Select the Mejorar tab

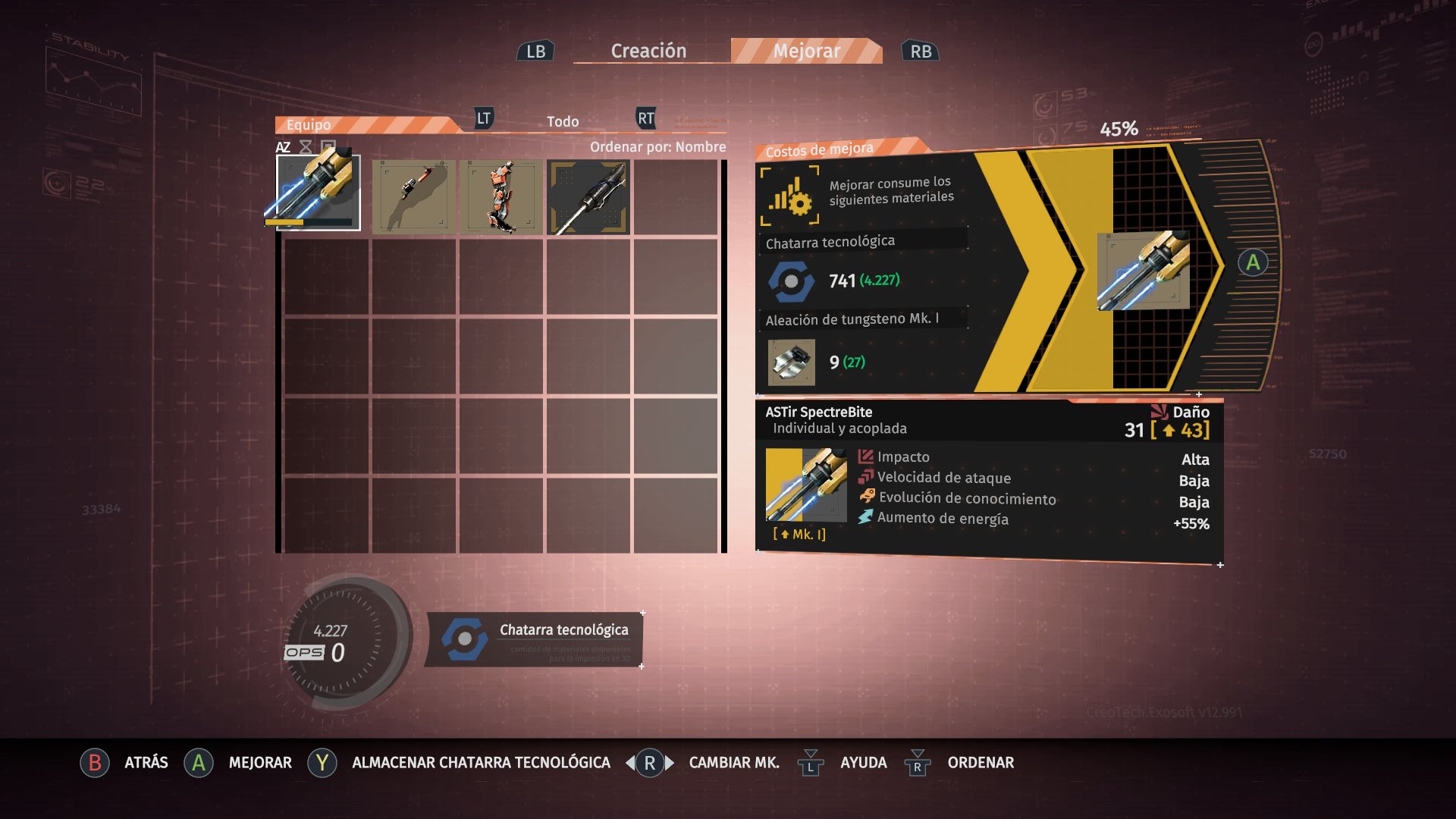[x=806, y=51]
